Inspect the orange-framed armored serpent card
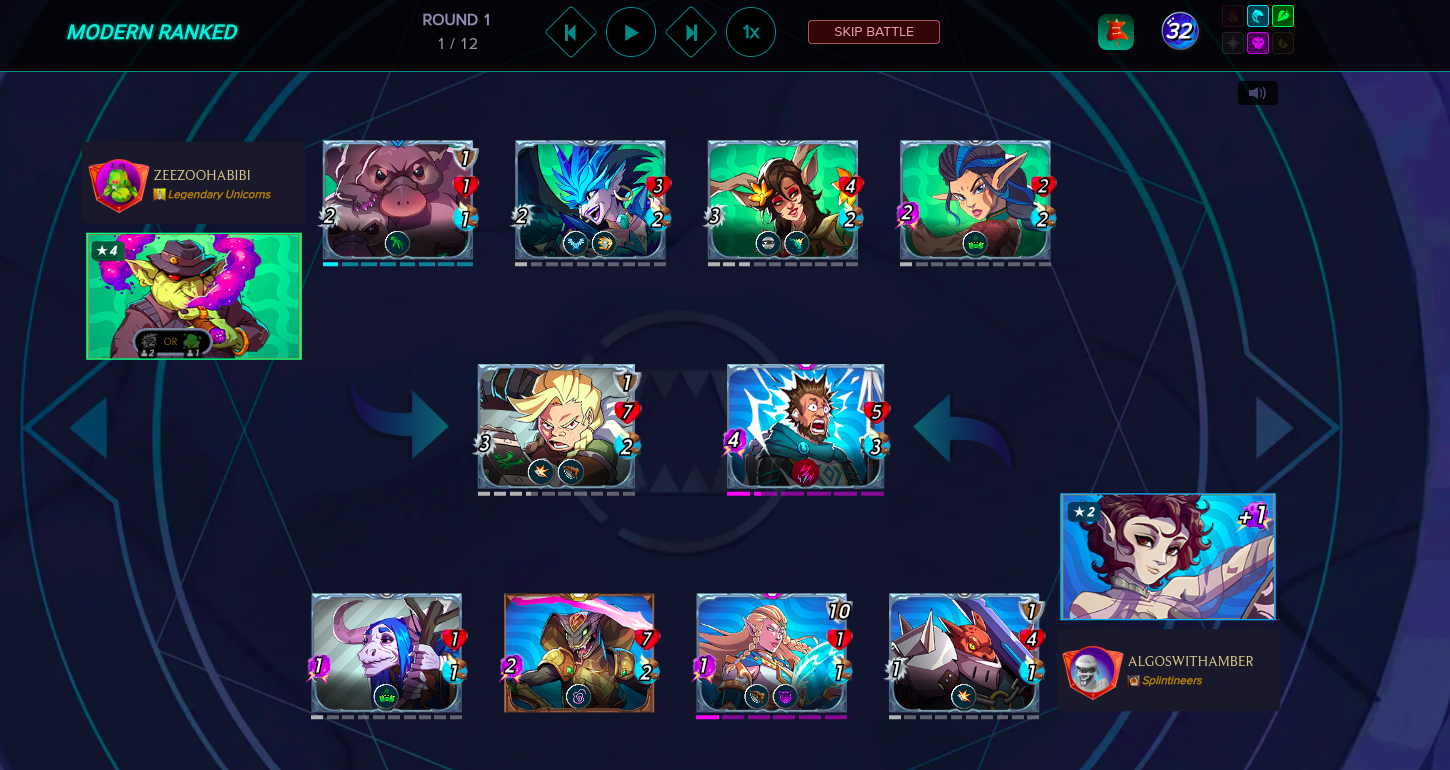The image size is (1450, 770). click(579, 652)
